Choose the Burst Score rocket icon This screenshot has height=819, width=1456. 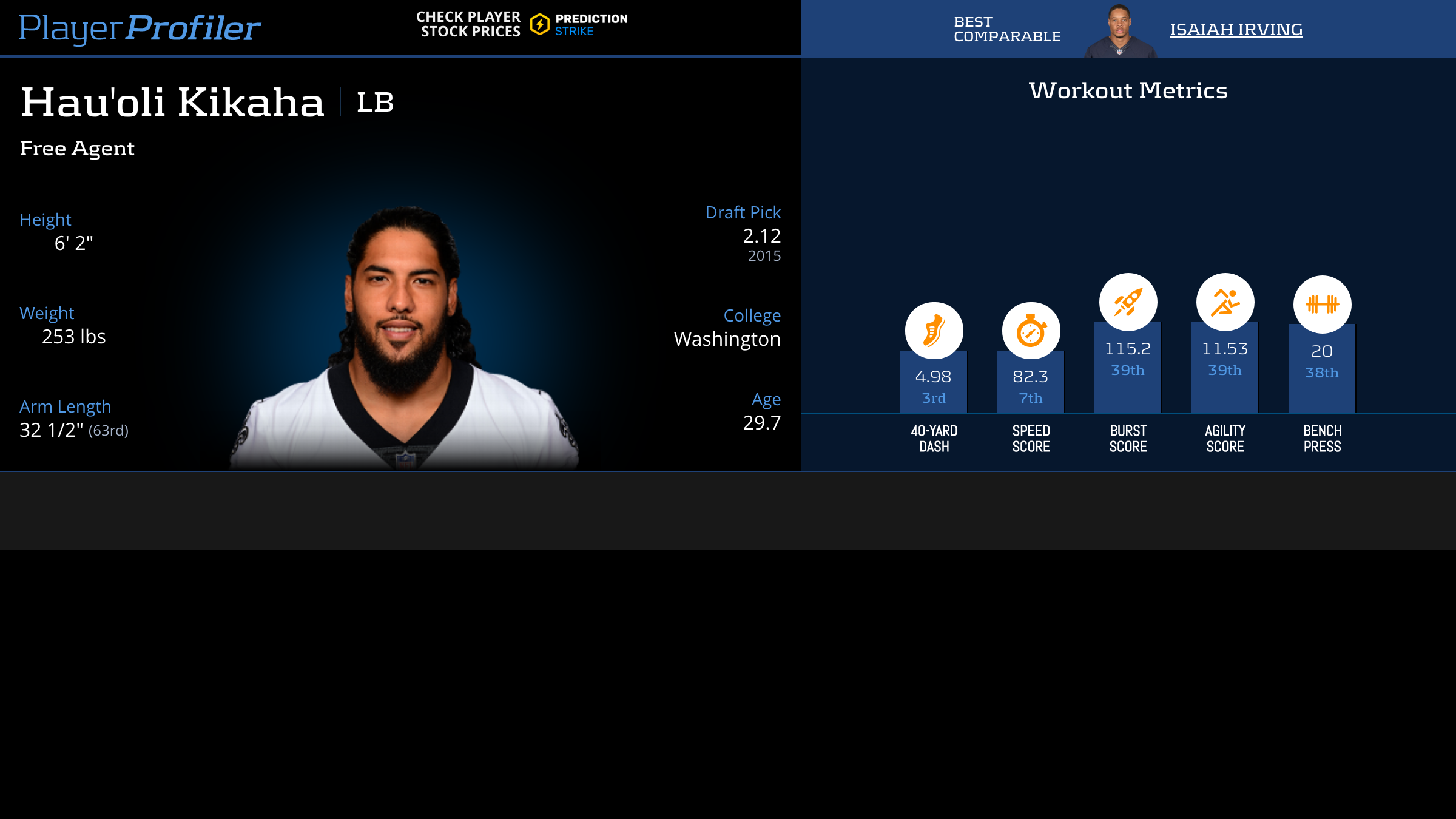click(1128, 302)
